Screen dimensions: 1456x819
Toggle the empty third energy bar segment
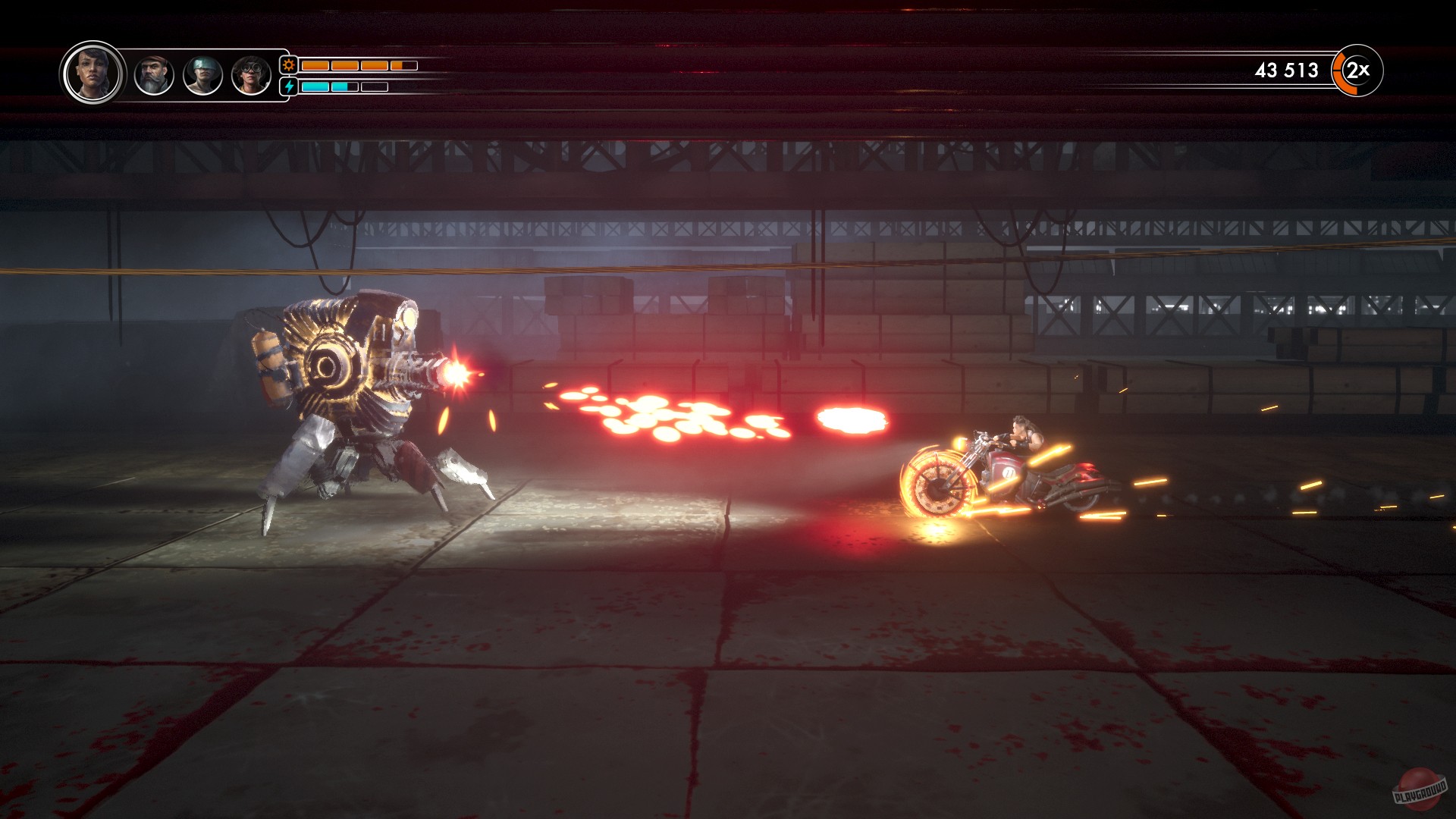[x=374, y=86]
